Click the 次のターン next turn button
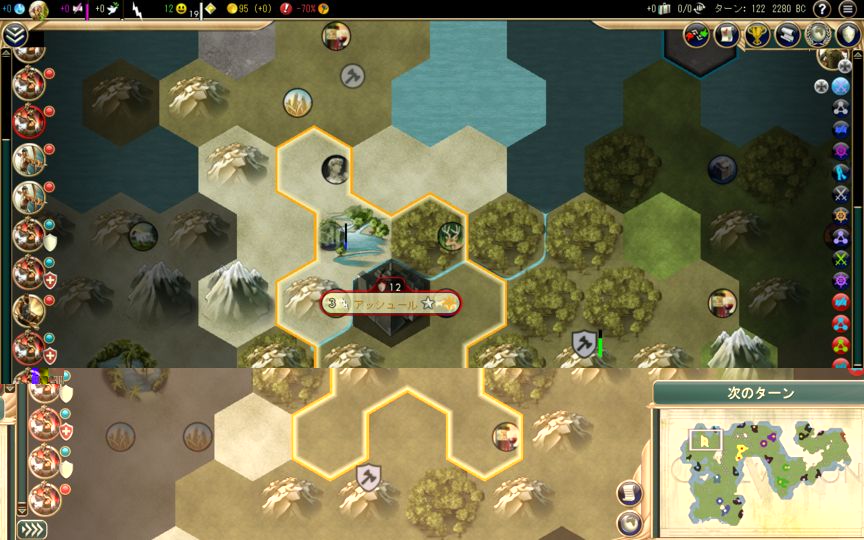The image size is (864, 540). pos(760,393)
